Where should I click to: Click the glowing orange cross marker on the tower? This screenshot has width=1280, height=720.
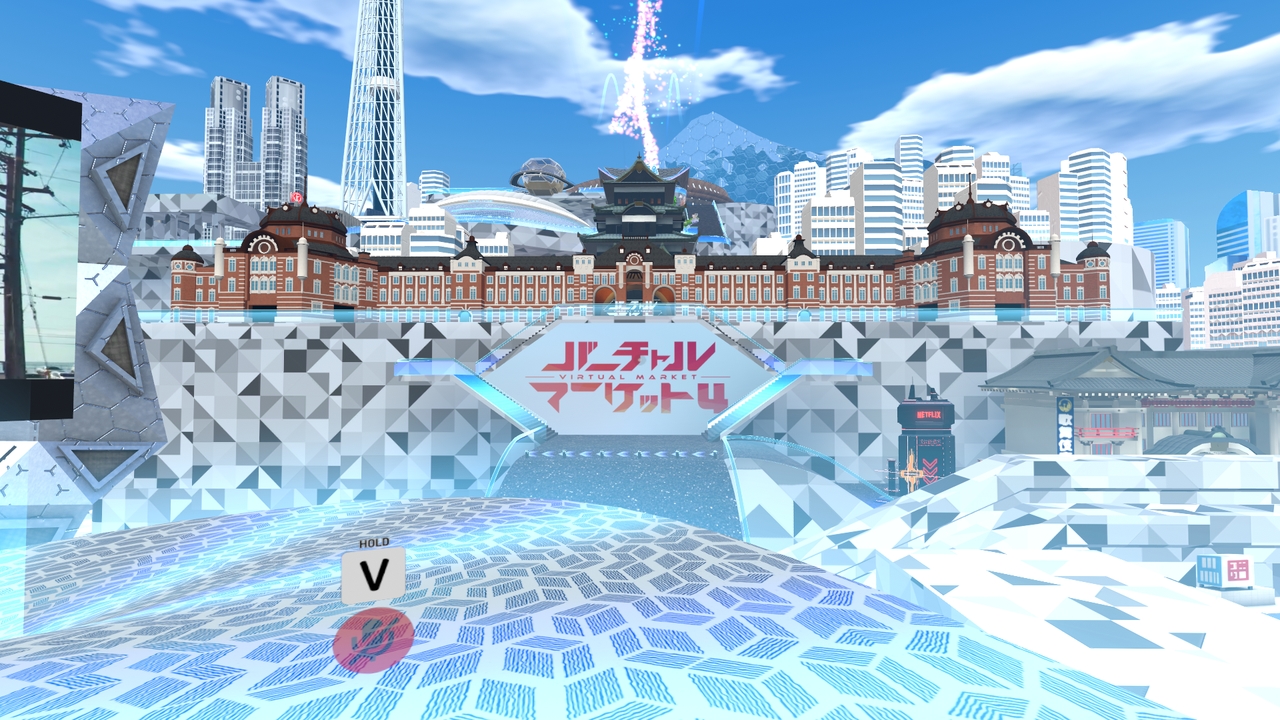[912, 472]
